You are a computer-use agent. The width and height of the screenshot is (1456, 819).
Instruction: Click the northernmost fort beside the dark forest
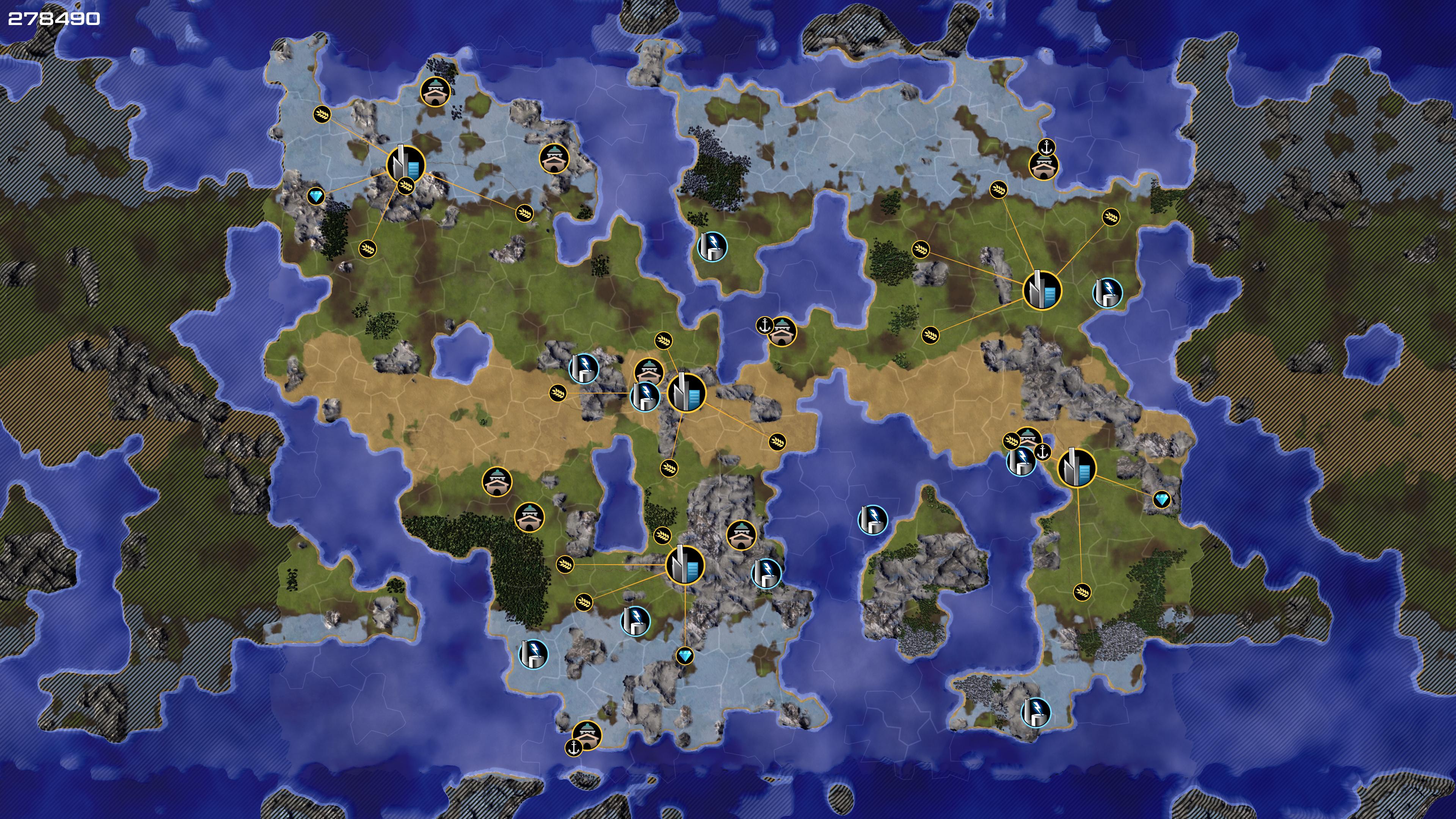point(435,91)
